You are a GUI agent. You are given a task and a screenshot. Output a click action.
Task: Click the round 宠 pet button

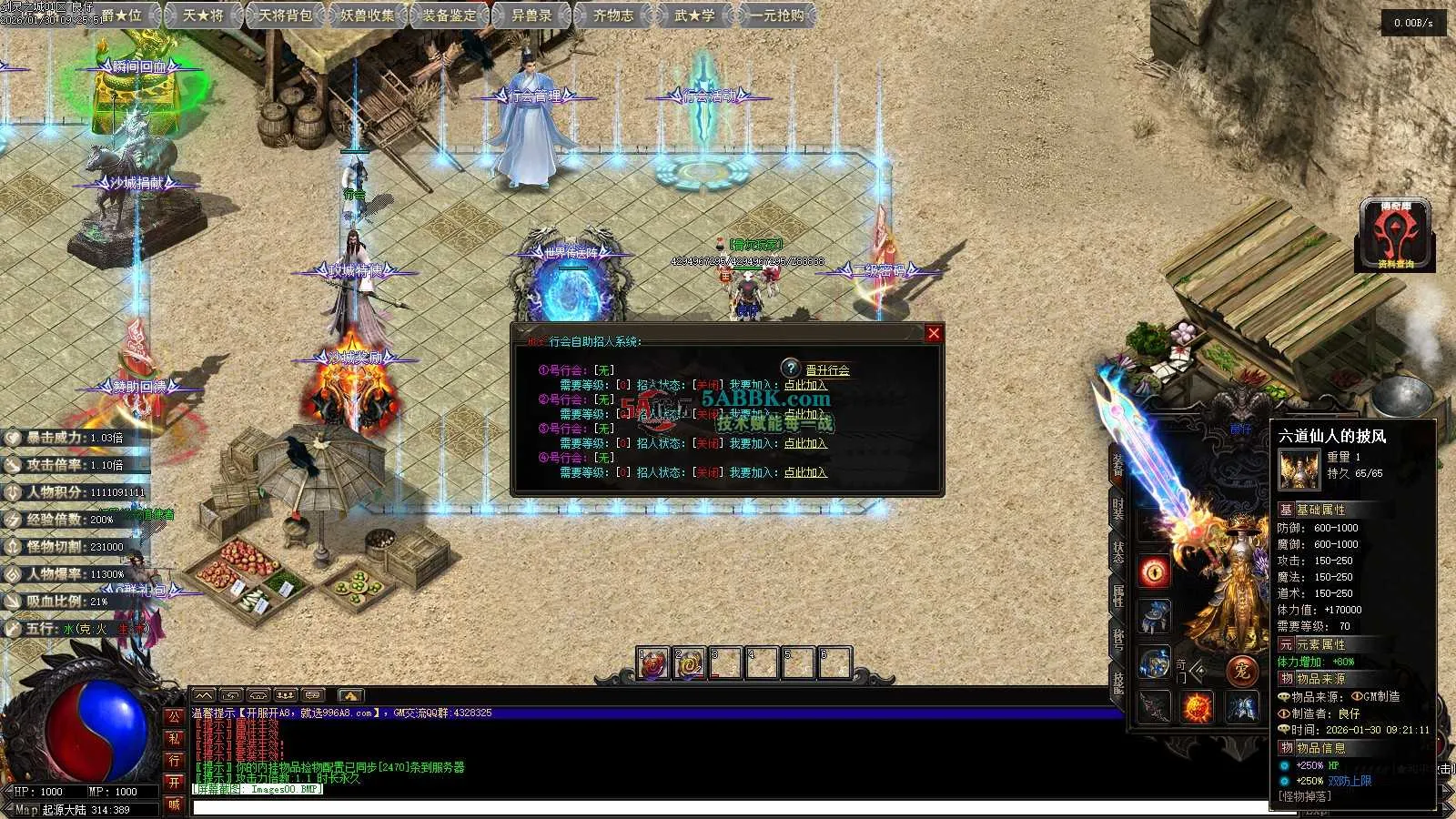tap(1241, 672)
